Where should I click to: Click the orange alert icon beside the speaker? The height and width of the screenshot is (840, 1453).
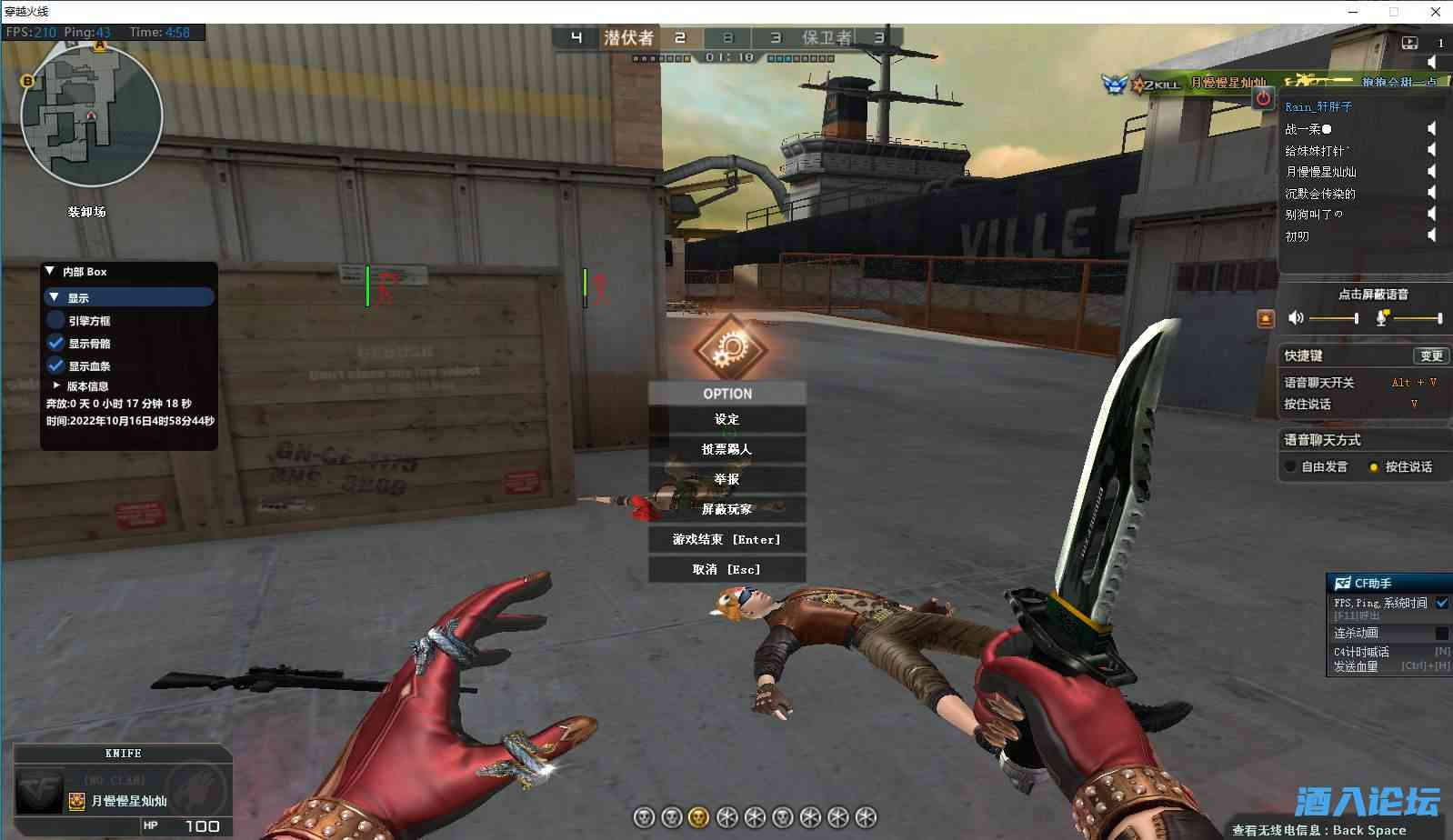click(x=1266, y=317)
